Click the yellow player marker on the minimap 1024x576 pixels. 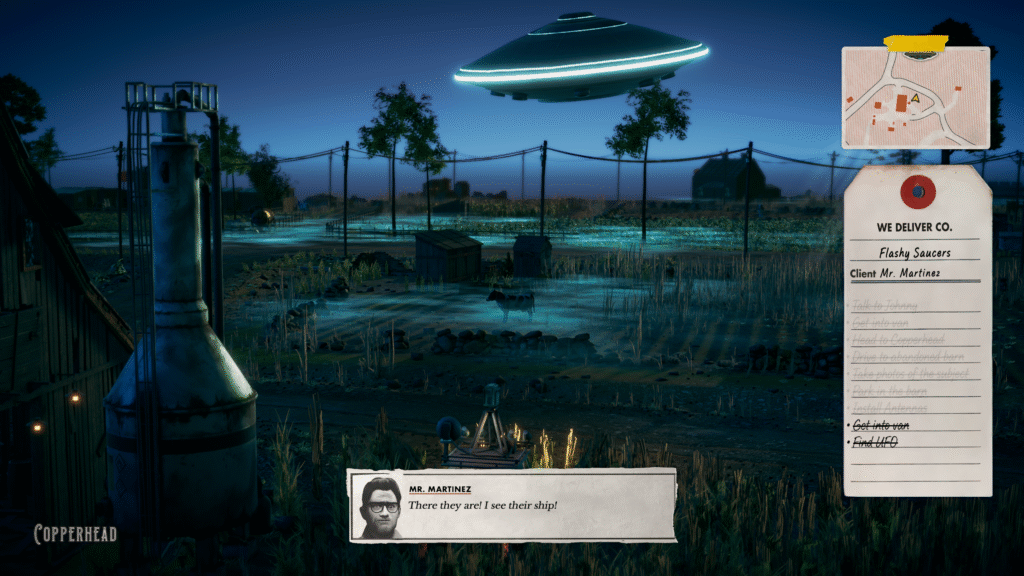[x=914, y=100]
